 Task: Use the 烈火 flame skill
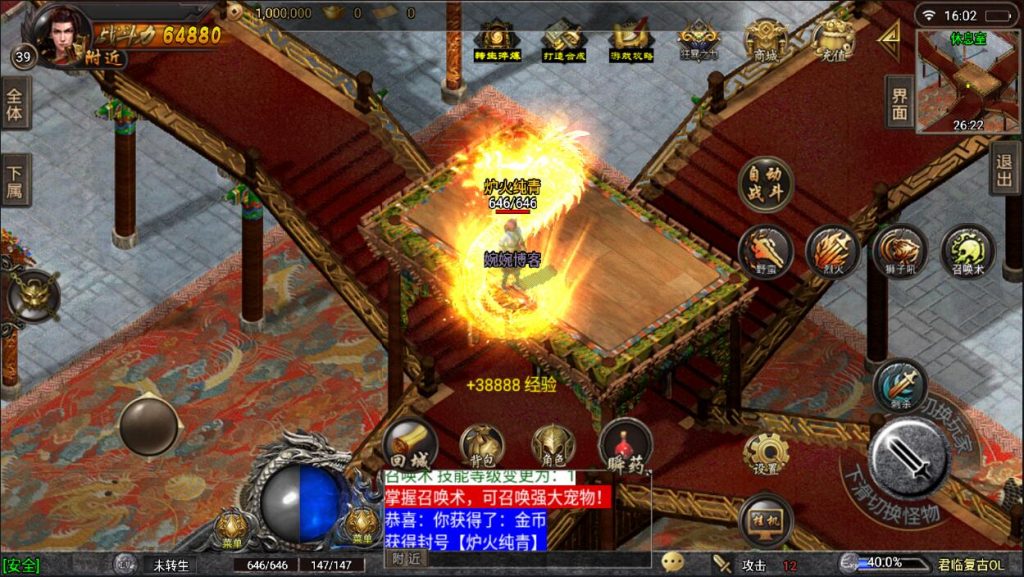click(x=832, y=250)
